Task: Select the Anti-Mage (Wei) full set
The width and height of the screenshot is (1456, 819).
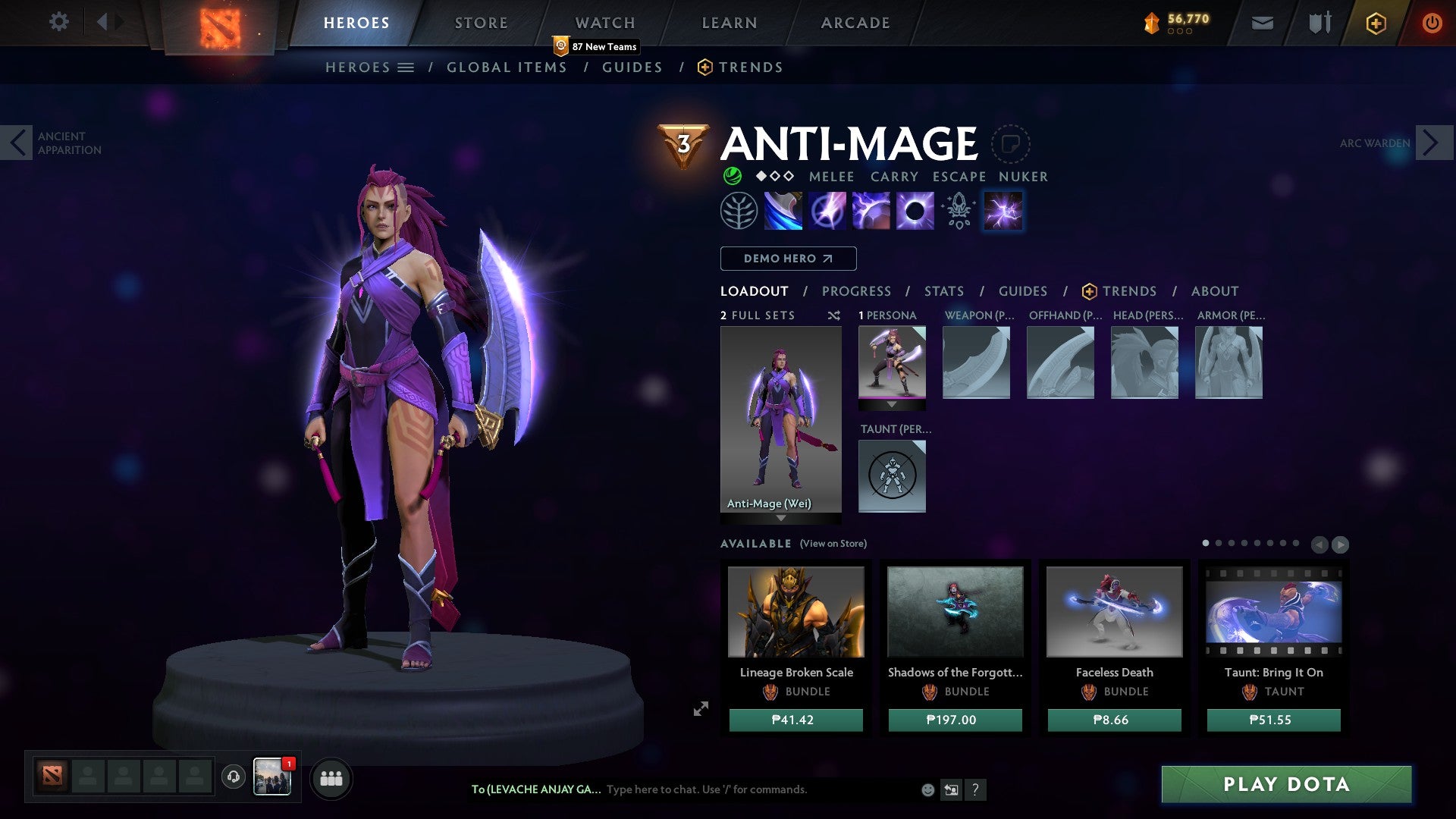Action: (x=780, y=420)
